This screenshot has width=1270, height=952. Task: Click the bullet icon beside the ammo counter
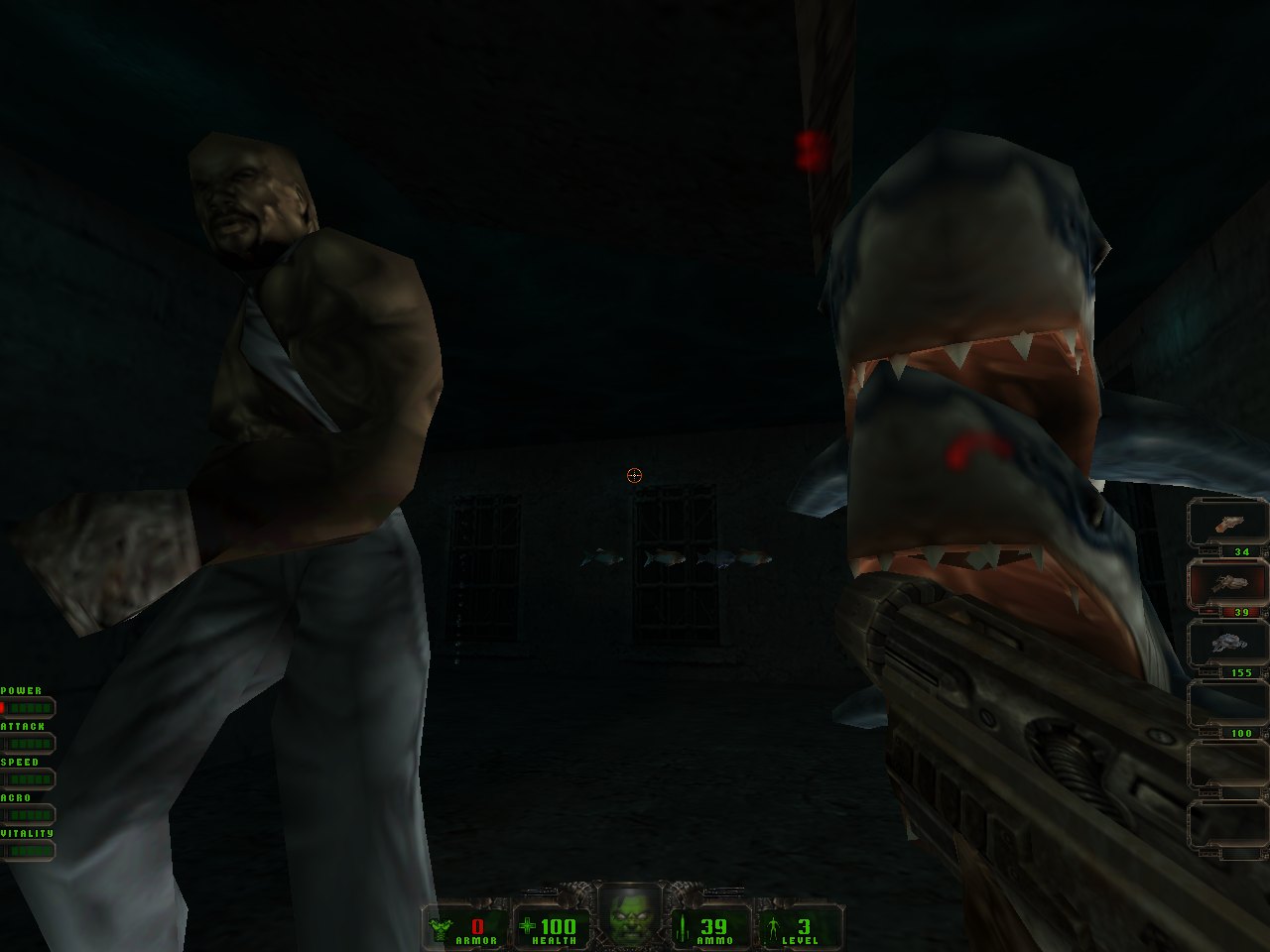(683, 929)
